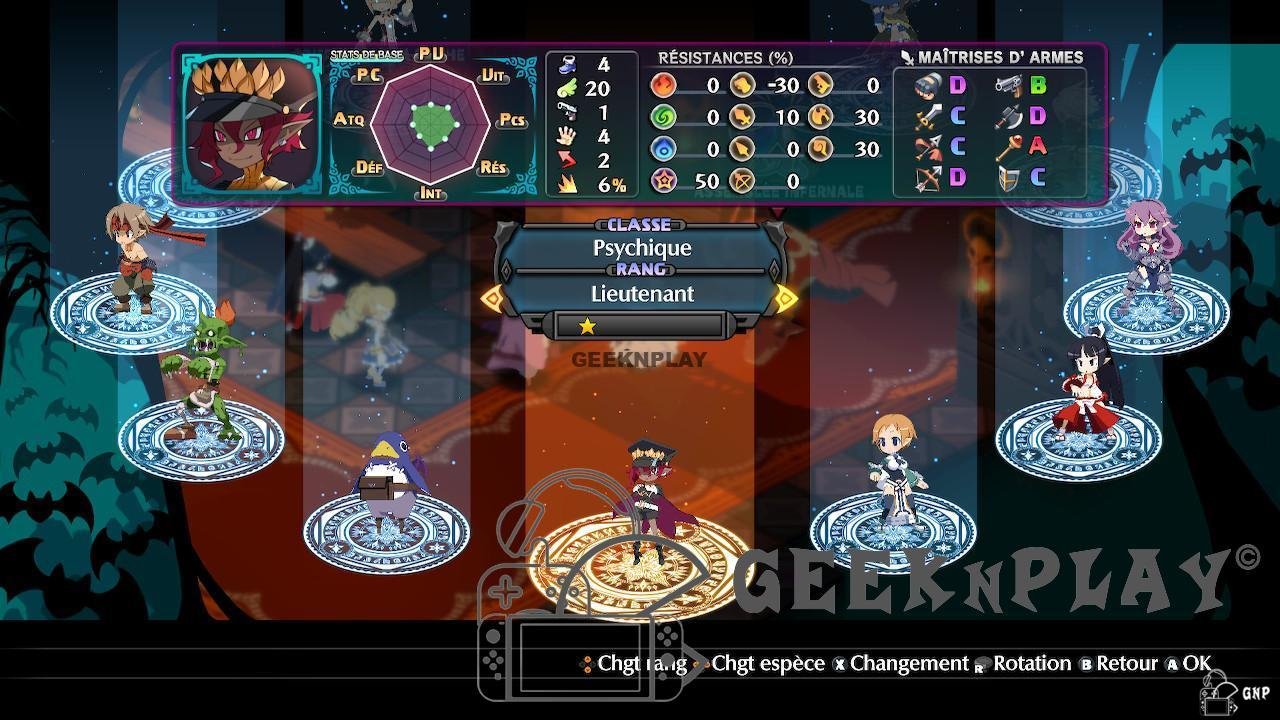Open Chgt espèce from the bottom bar
1280x720 pixels.
coord(767,663)
